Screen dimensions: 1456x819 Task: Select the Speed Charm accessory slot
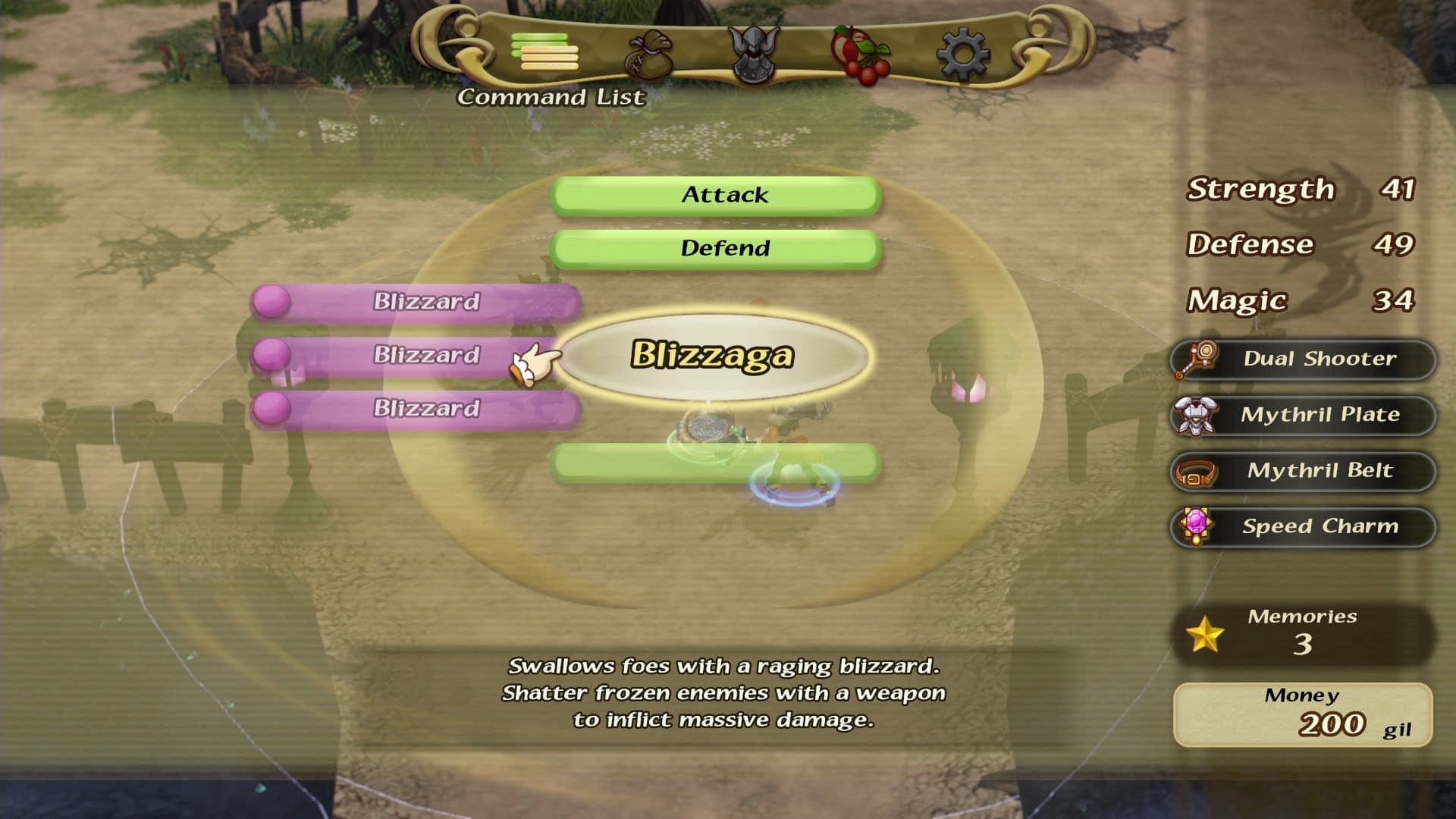click(x=1303, y=527)
